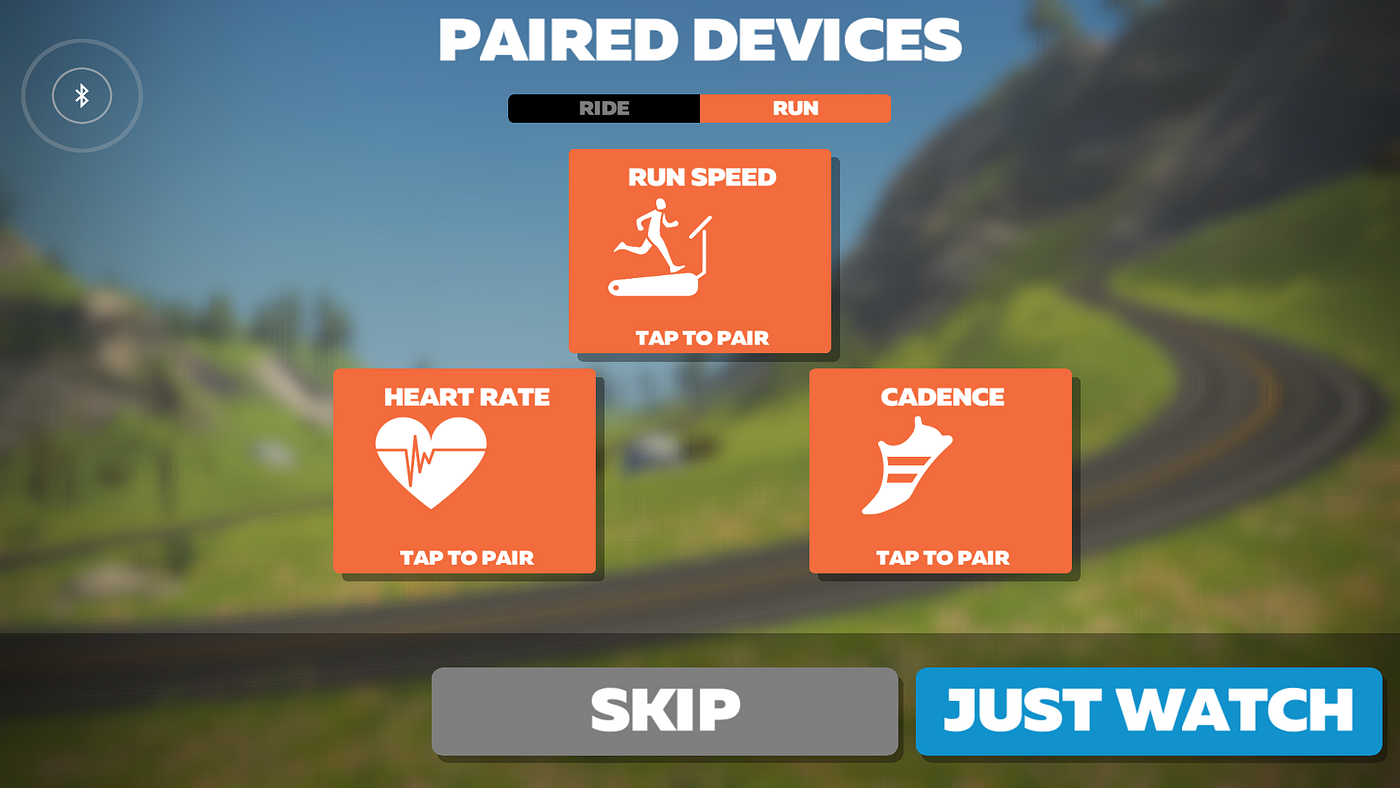Toggle the RIDE/RUN mode selector
Viewport: 1400px width, 788px height.
(x=700, y=108)
